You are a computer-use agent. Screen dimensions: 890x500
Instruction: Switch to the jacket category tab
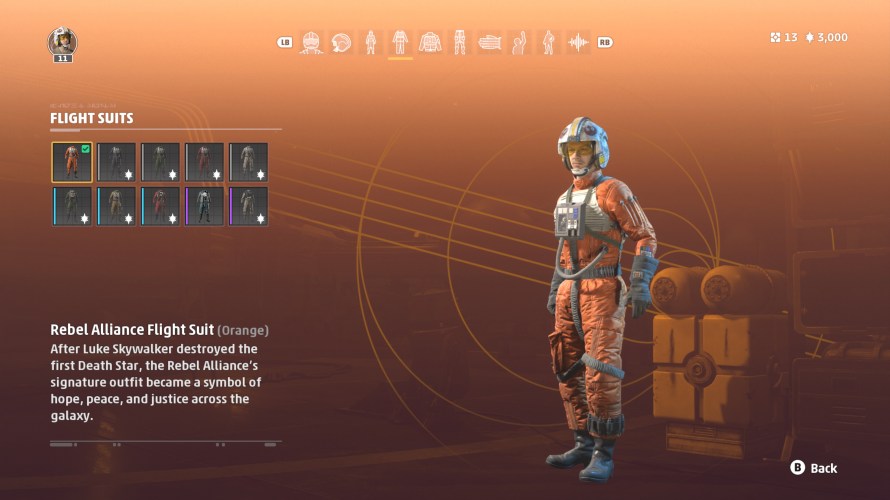[x=430, y=42]
